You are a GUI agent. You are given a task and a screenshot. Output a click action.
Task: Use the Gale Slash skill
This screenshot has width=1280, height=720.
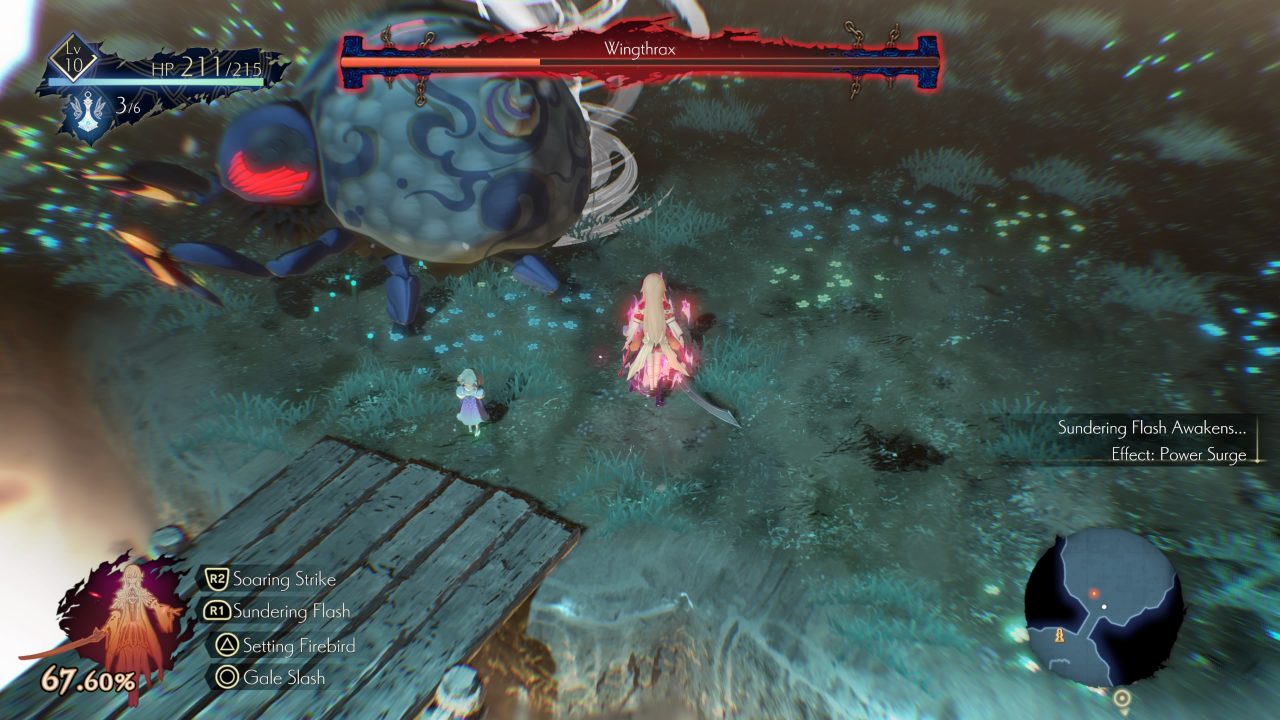(283, 677)
